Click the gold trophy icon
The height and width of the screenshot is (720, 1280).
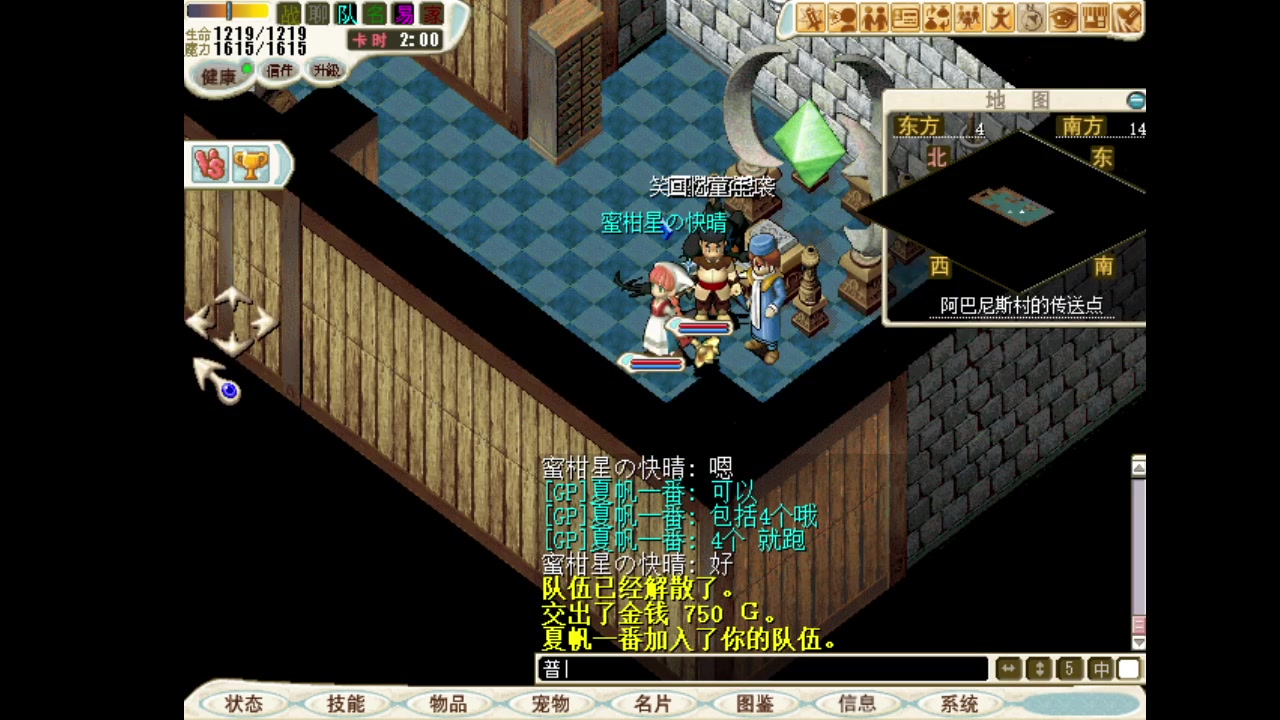(x=250, y=165)
